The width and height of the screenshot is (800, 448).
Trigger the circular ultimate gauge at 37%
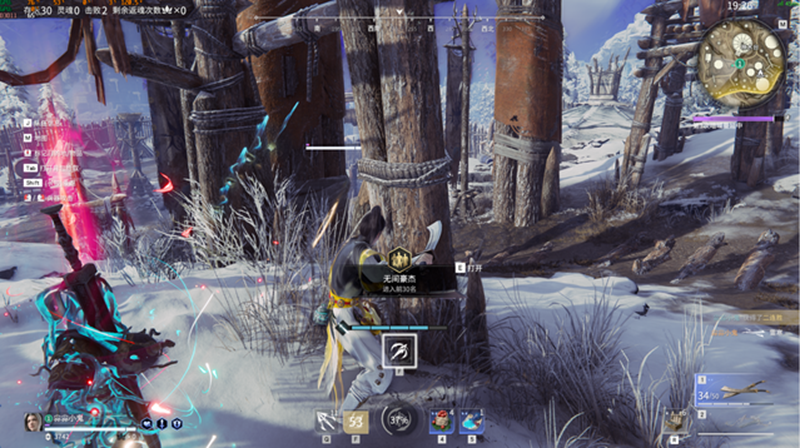[398, 420]
